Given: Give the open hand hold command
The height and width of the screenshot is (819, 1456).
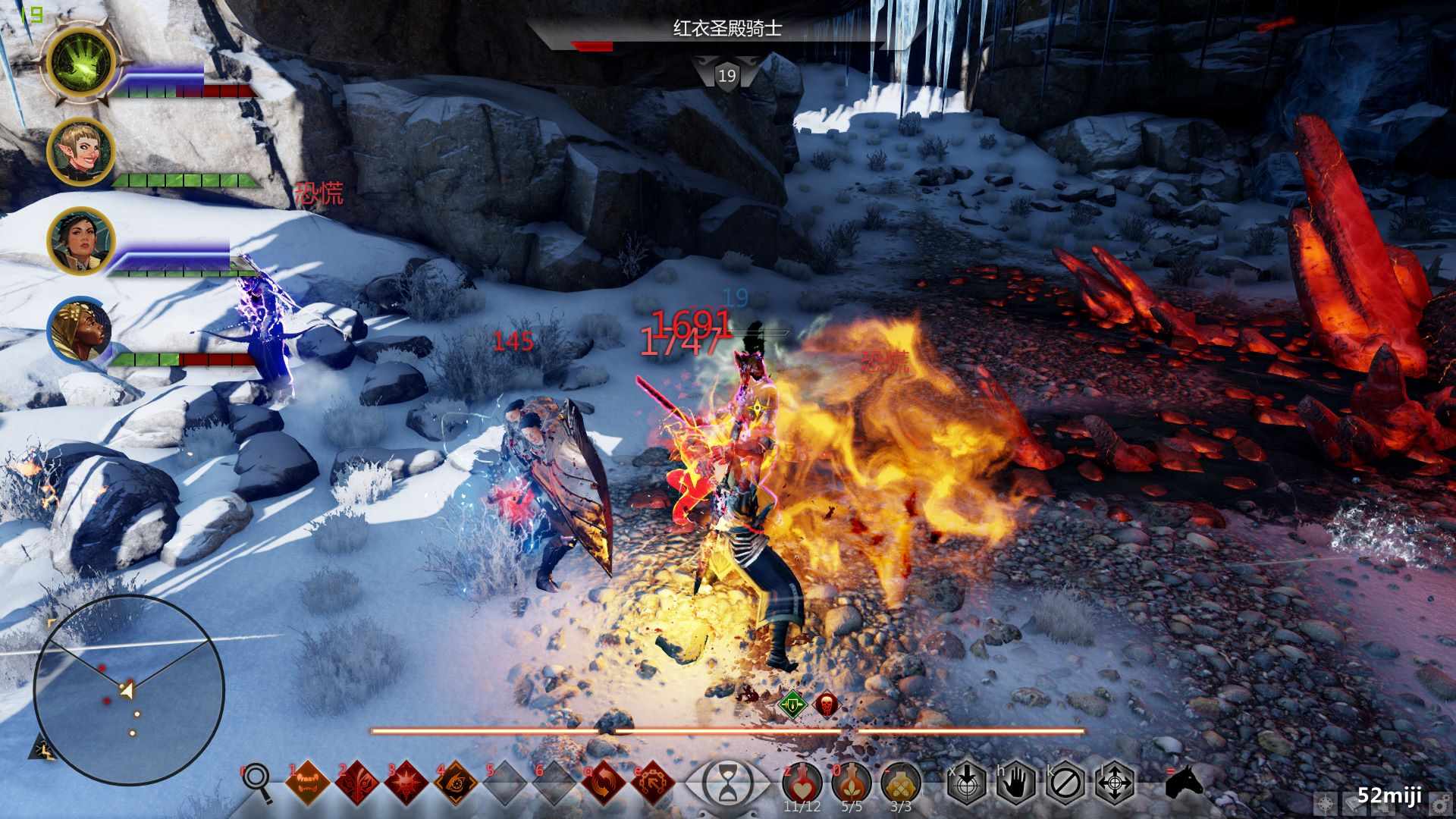Looking at the screenshot, I should pyautogui.click(x=1016, y=782).
